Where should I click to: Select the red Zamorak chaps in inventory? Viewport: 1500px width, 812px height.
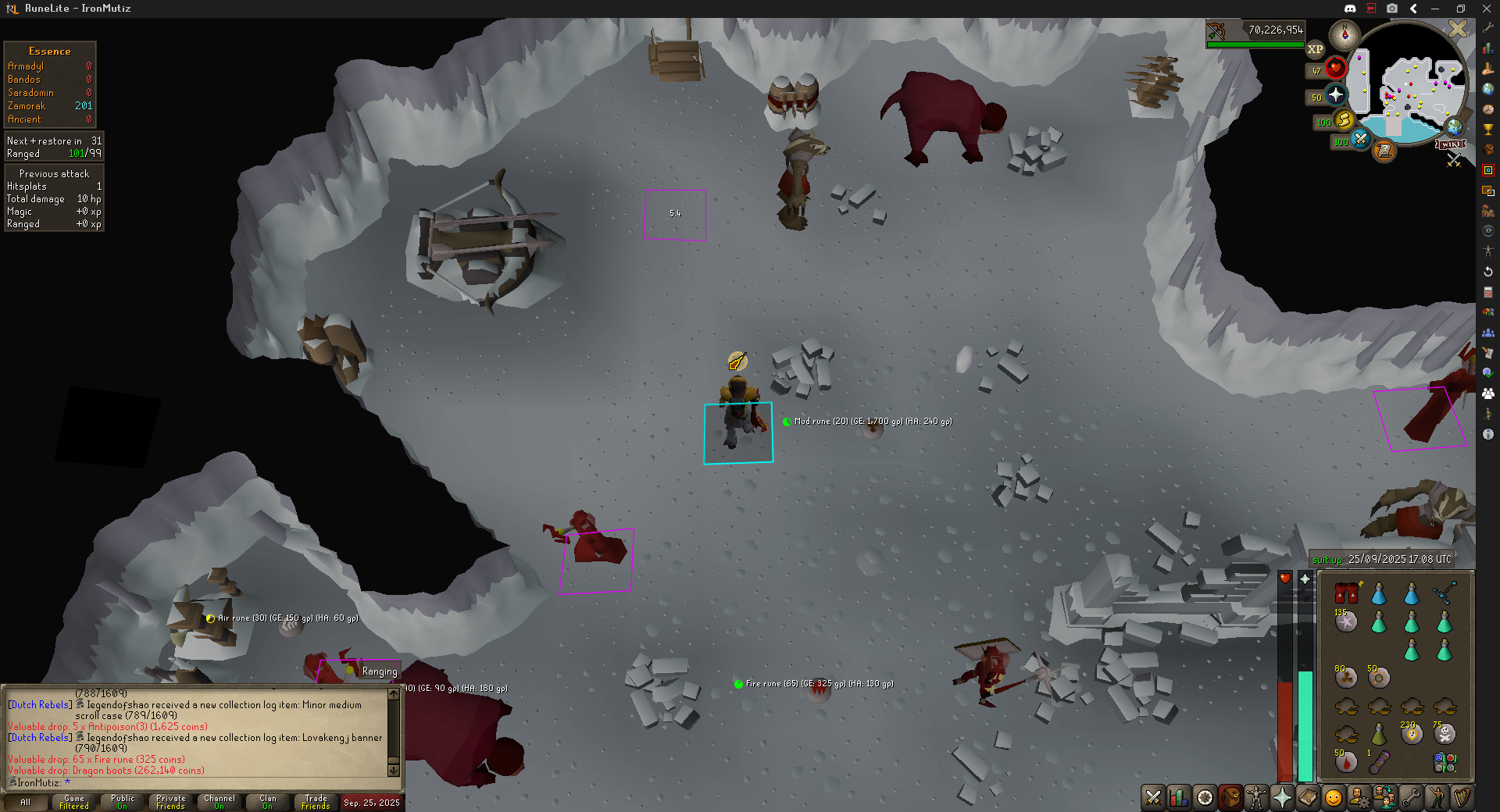[1346, 593]
